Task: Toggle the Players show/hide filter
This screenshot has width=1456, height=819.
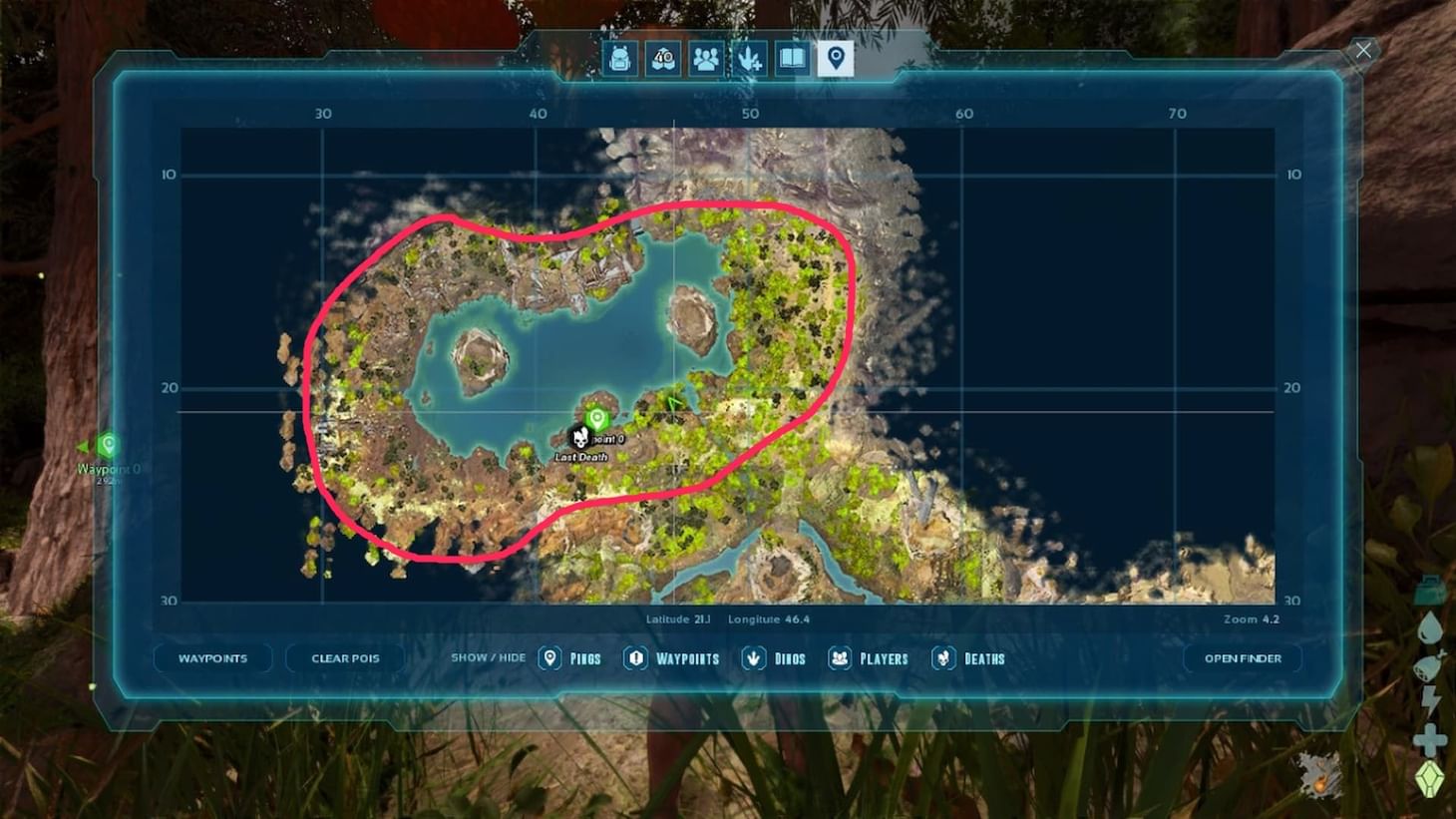Action: [839, 658]
